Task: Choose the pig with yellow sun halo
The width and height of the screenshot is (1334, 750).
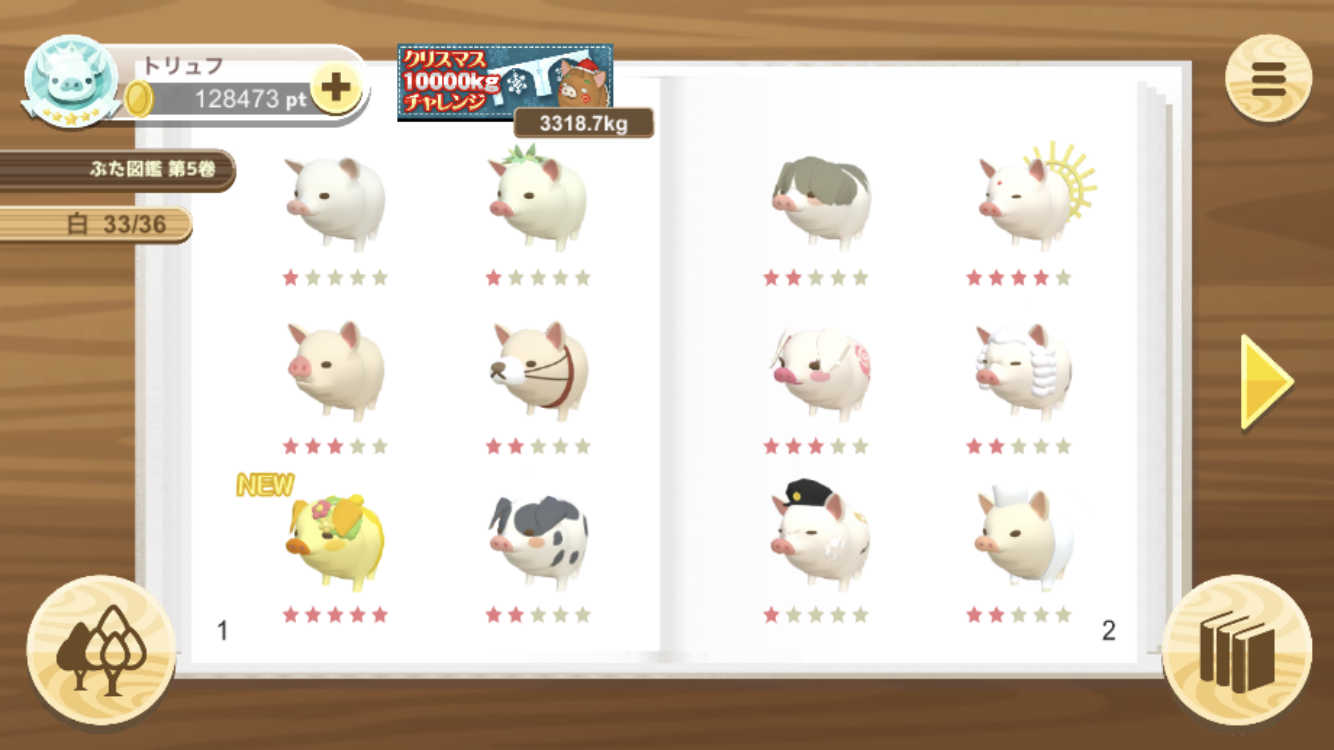Action: pos(1028,198)
